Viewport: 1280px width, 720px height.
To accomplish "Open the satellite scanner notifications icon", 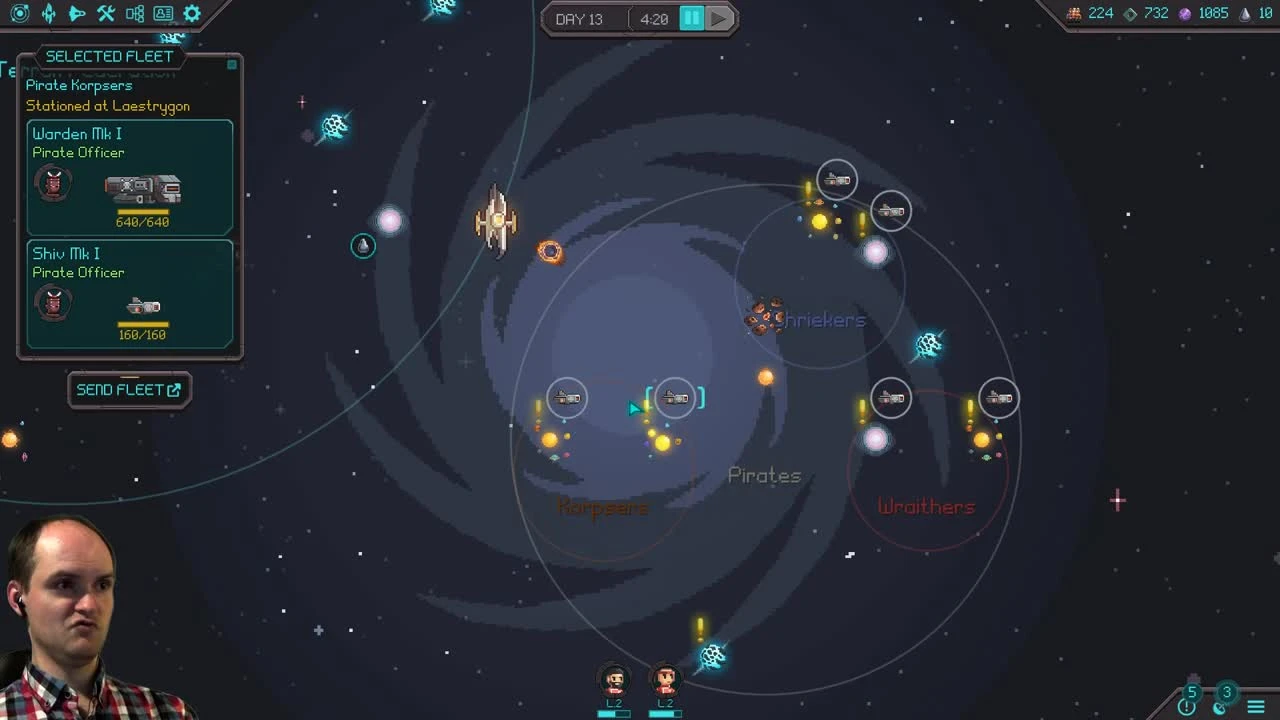I will click(x=1220, y=706).
